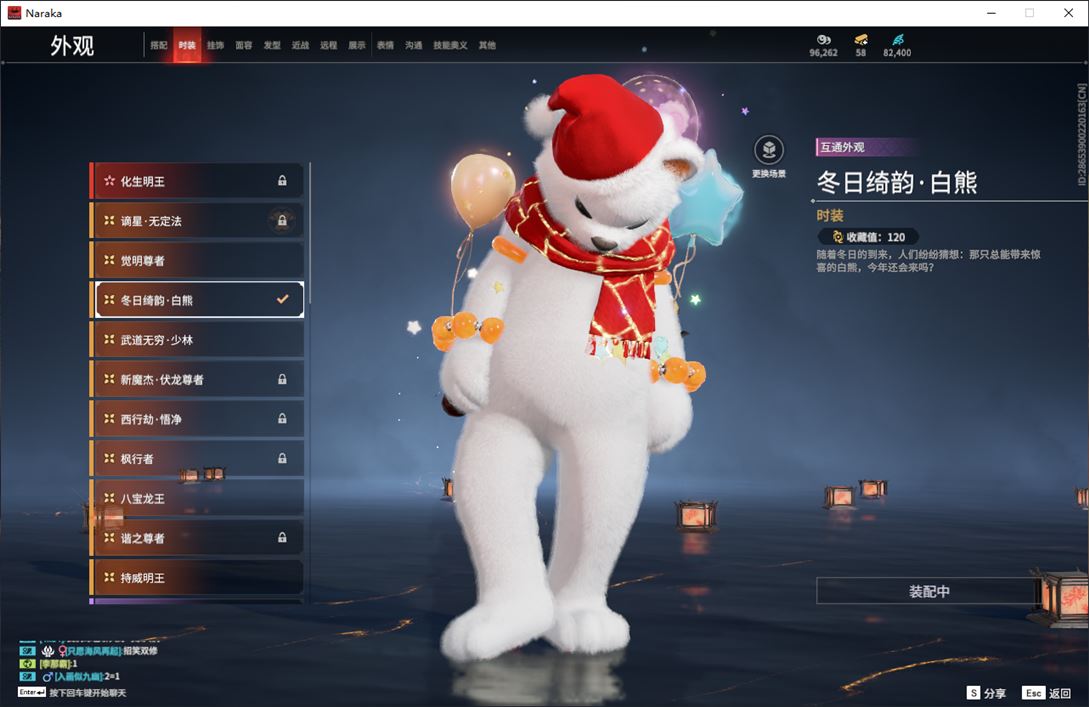This screenshot has width=1089, height=707.
Task: Switch to the 发型 tab
Action: click(272, 46)
